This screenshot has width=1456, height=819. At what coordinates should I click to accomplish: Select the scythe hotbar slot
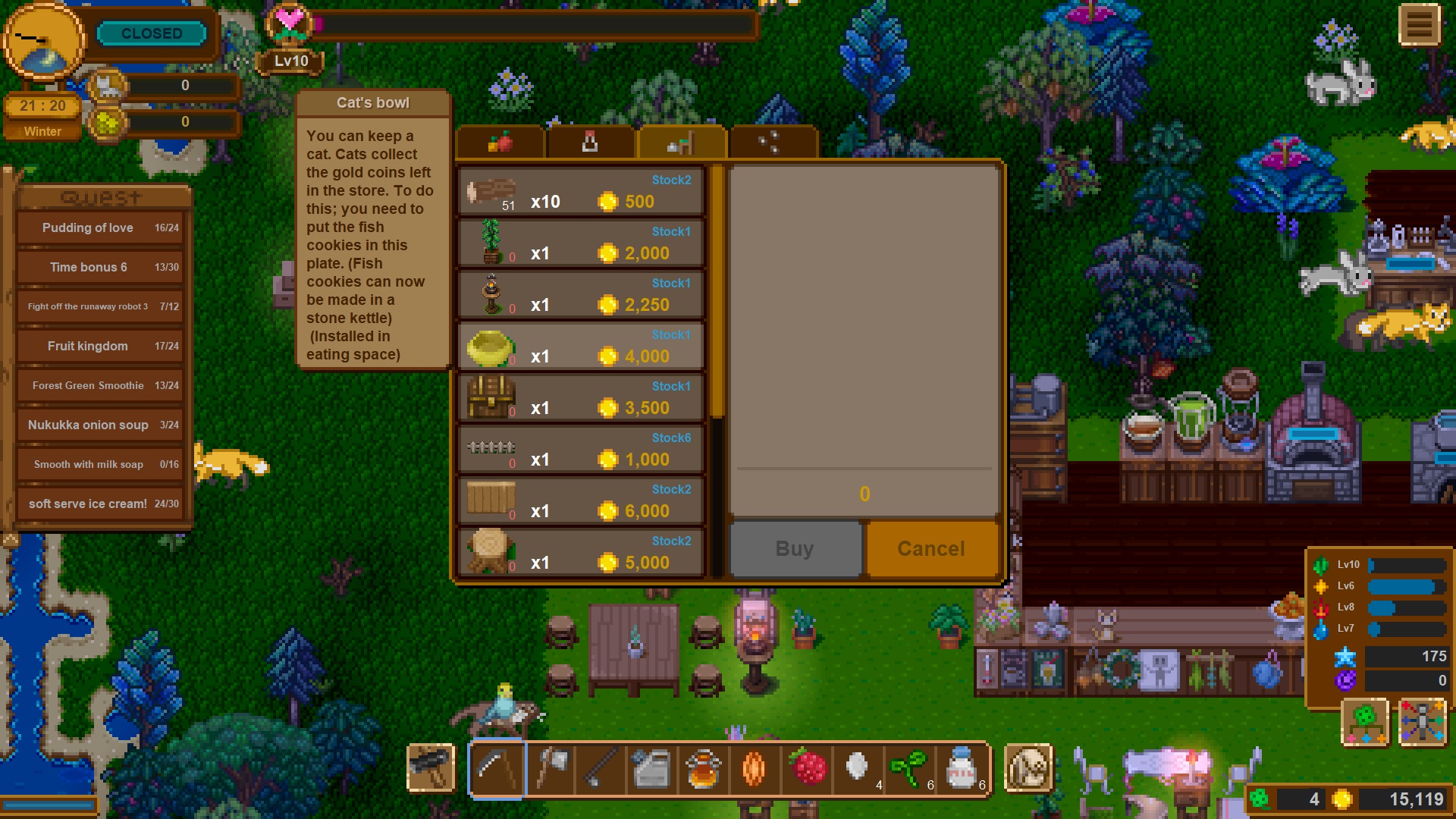click(497, 768)
